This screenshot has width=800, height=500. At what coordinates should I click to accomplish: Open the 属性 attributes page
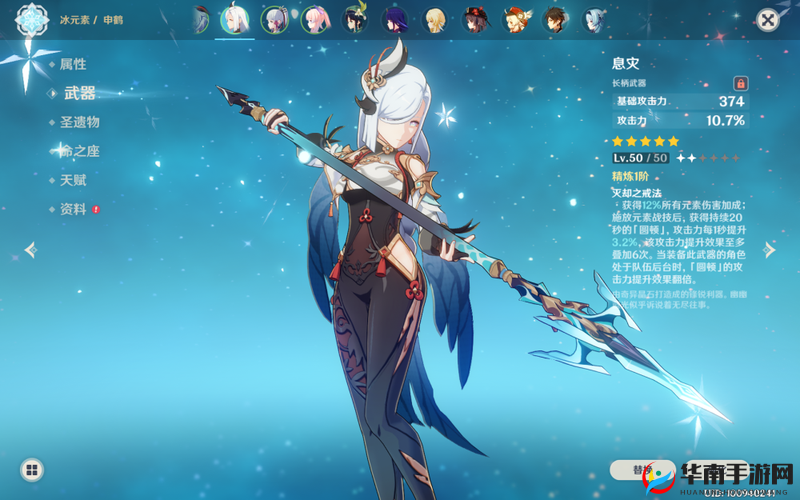point(73,64)
